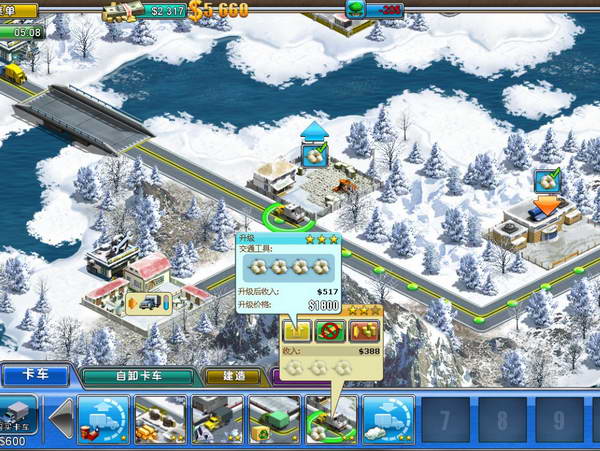Select the yellow truck factory slot

217,420
